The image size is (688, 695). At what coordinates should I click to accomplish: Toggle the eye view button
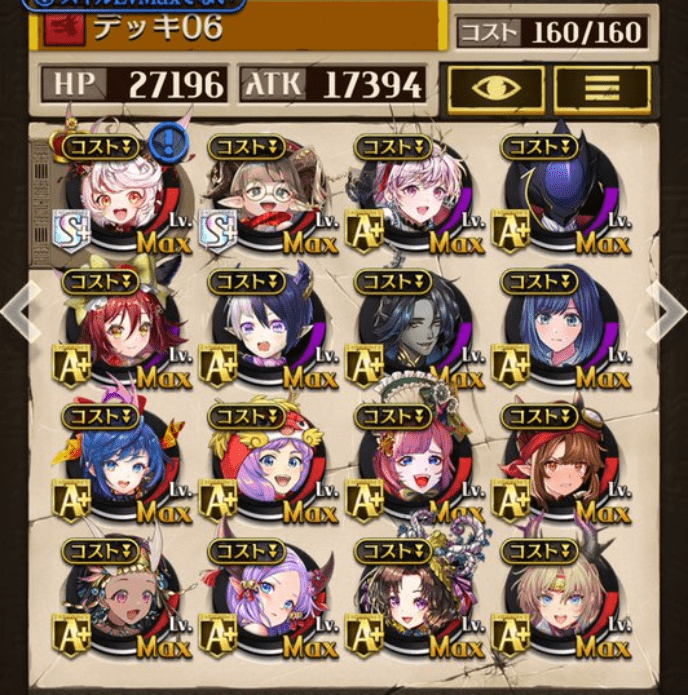point(496,90)
